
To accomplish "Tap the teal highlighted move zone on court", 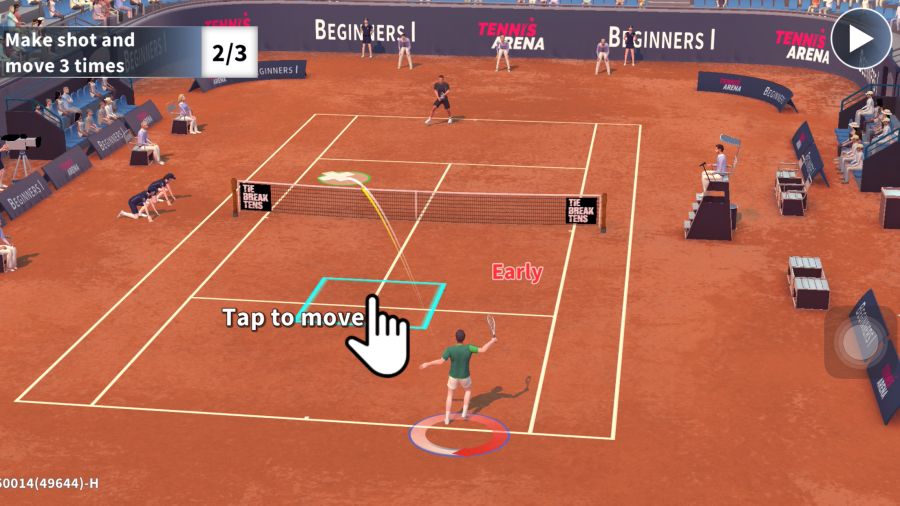I will pyautogui.click(x=372, y=300).
